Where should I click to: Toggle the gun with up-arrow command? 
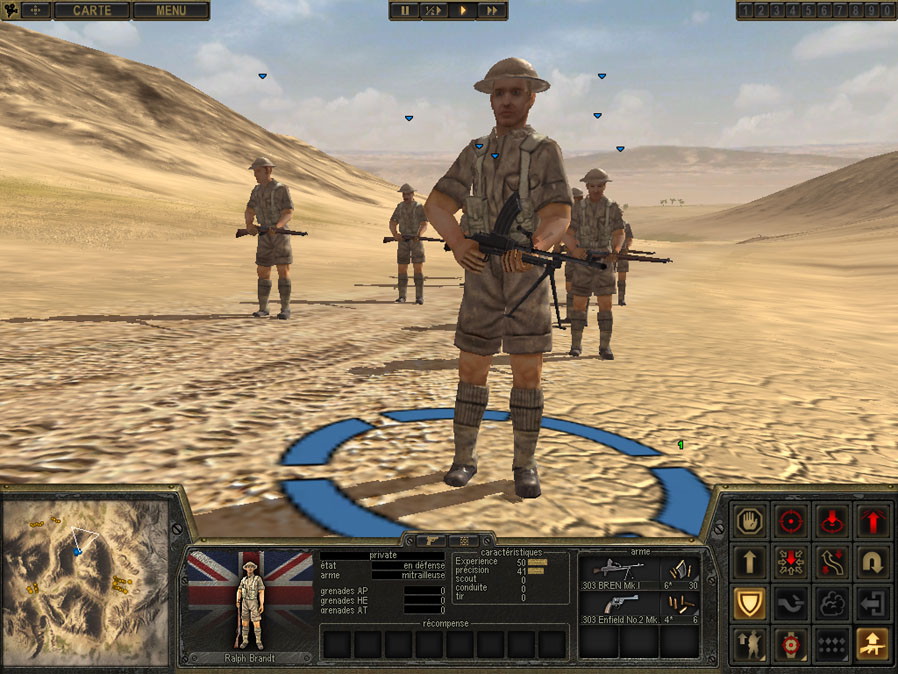click(x=874, y=645)
